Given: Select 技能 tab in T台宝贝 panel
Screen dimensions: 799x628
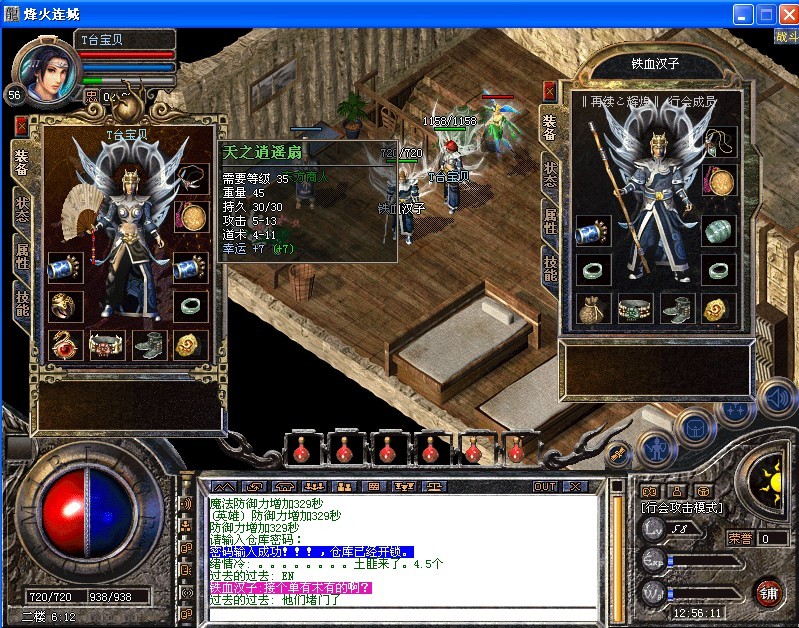Looking at the screenshot, I should 22,299.
